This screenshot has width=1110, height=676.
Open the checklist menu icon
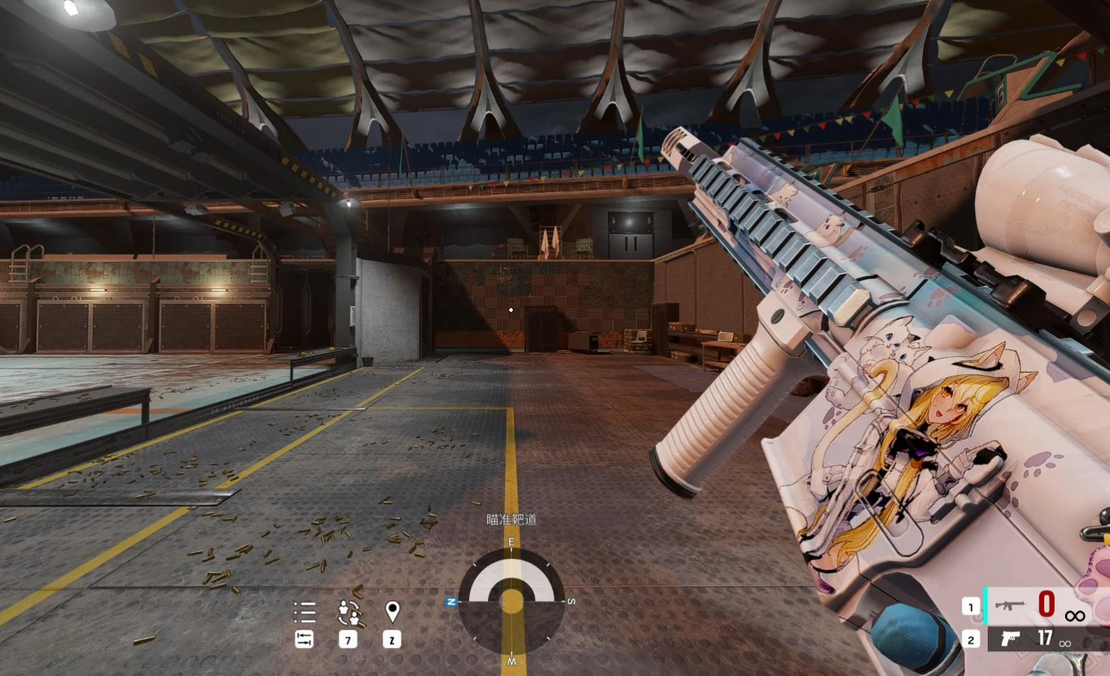pyautogui.click(x=305, y=611)
